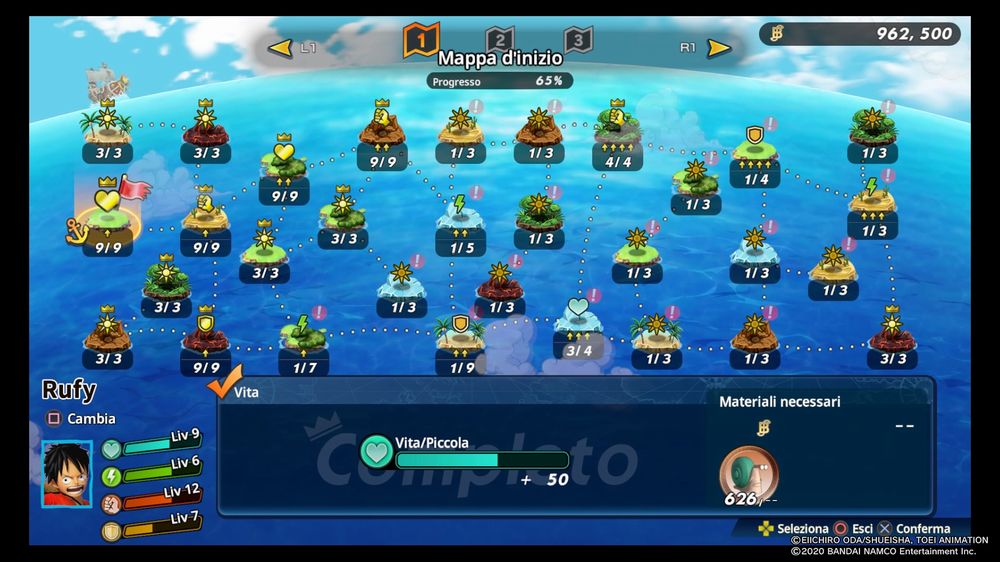The image size is (1000, 562).
Task: Click the yellow right arrow for next map
Action: (718, 47)
